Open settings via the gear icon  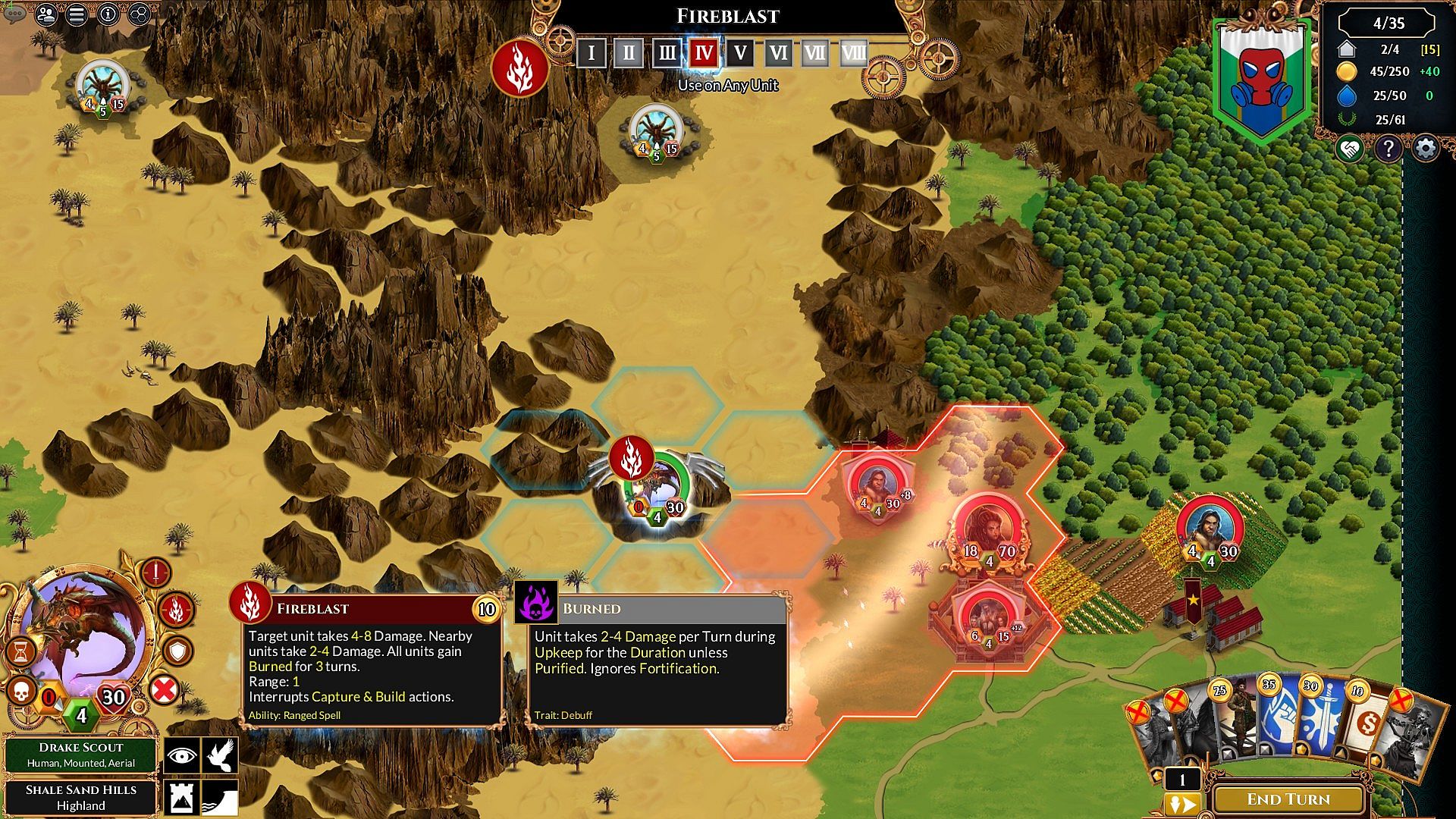coord(1426,149)
